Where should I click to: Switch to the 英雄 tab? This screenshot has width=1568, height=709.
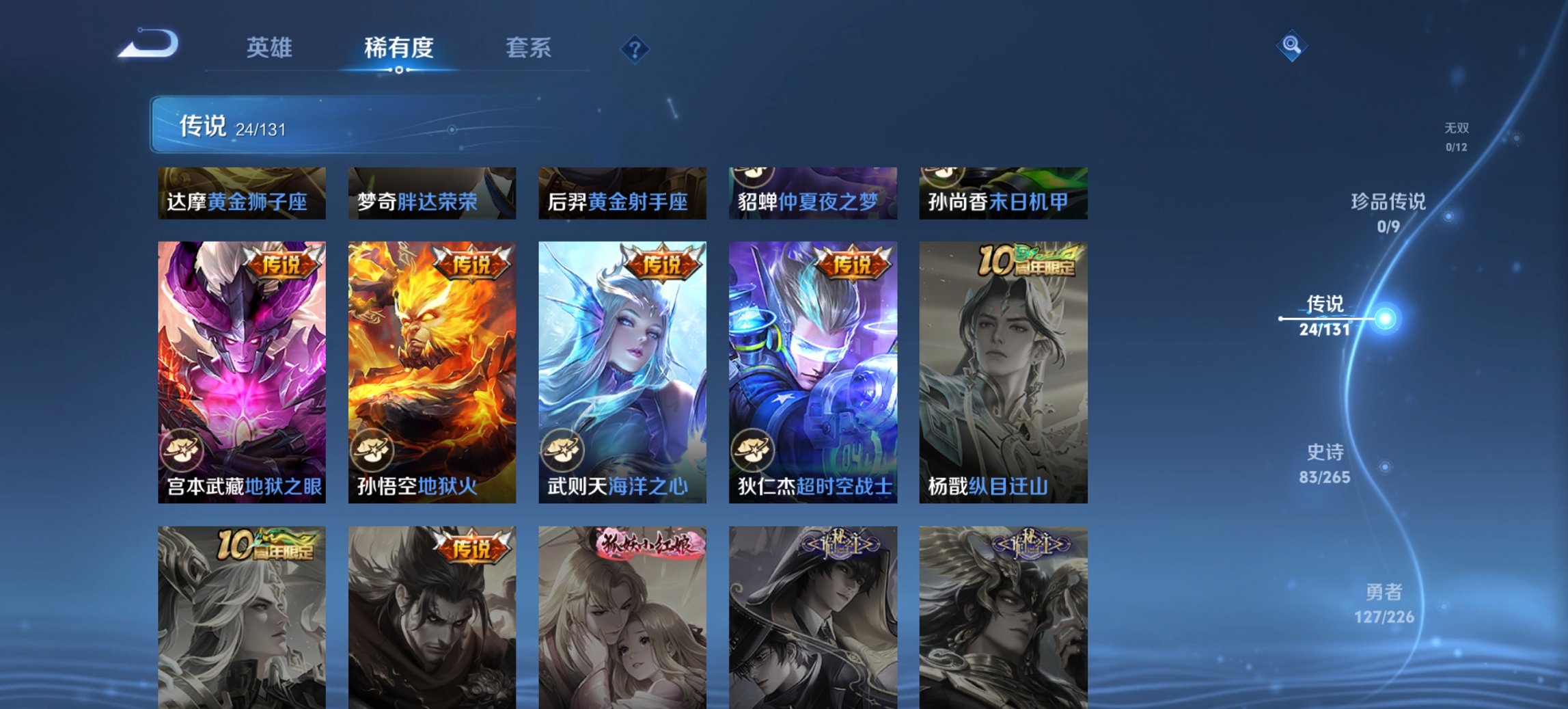point(271,48)
